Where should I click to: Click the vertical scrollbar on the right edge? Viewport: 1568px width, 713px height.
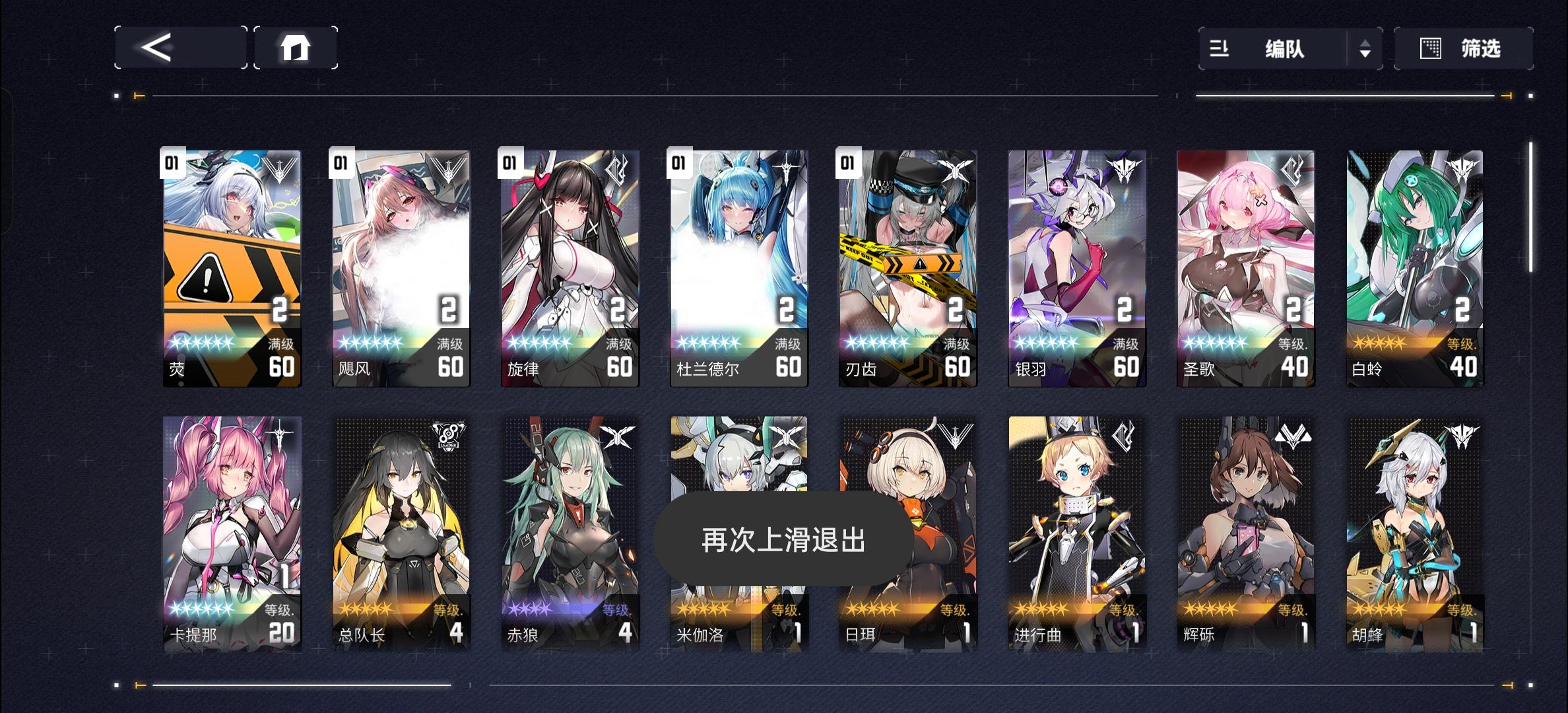[1530, 198]
